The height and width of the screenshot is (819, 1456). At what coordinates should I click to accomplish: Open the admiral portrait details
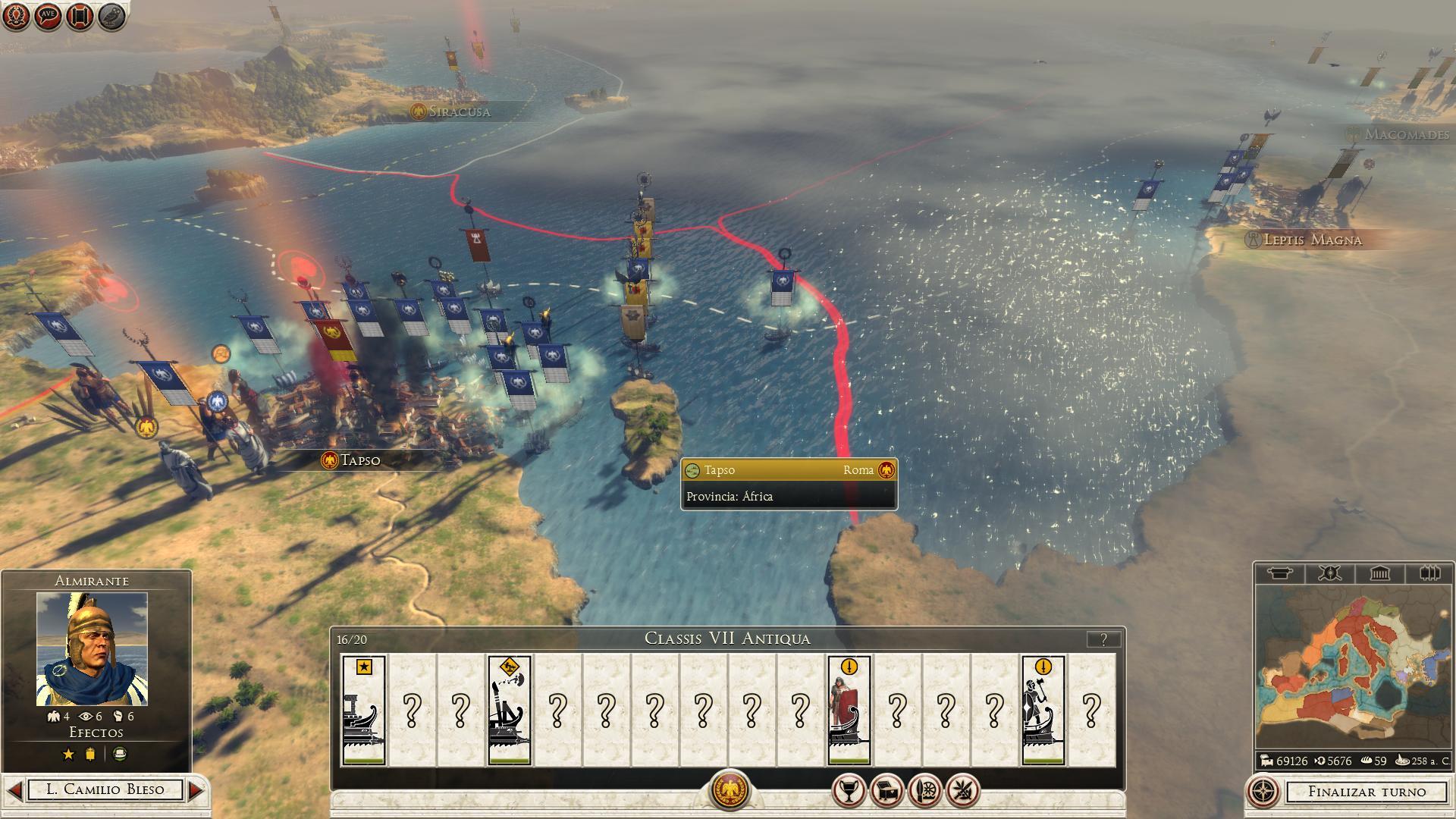[92, 649]
